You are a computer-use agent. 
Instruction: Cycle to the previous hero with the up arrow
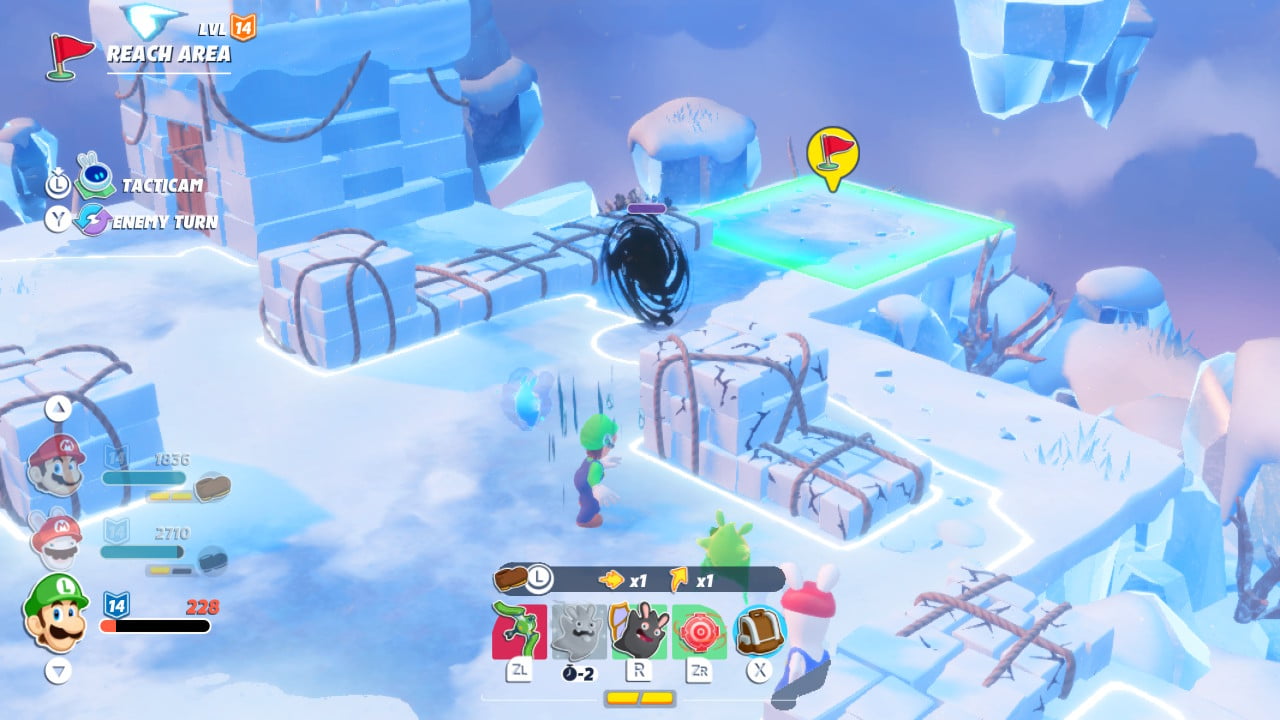click(x=58, y=407)
